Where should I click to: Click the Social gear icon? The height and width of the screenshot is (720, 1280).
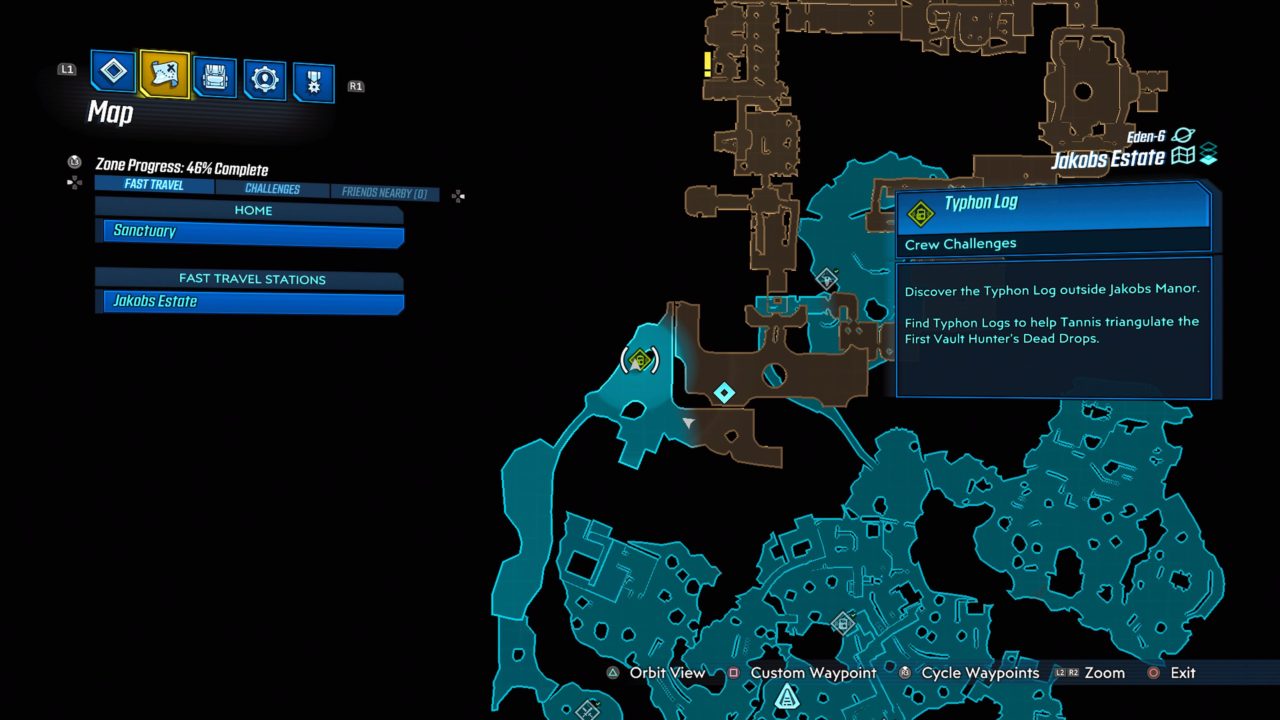(x=263, y=73)
